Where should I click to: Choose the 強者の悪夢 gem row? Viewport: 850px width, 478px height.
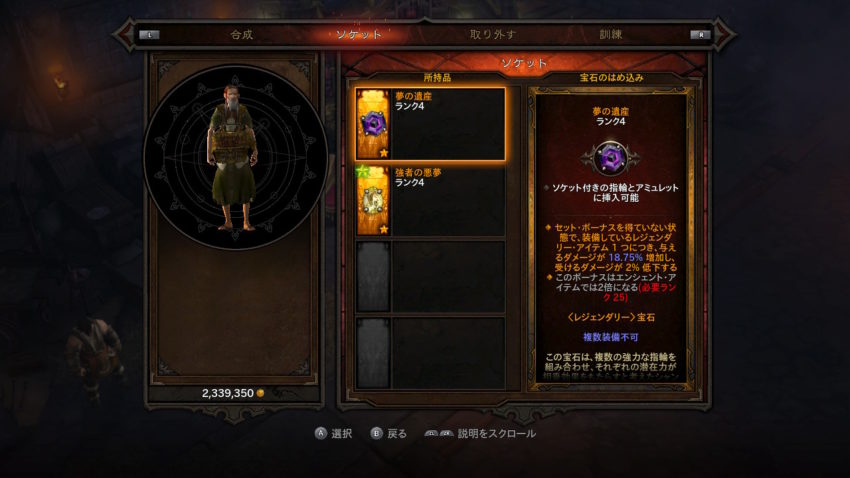click(x=430, y=201)
